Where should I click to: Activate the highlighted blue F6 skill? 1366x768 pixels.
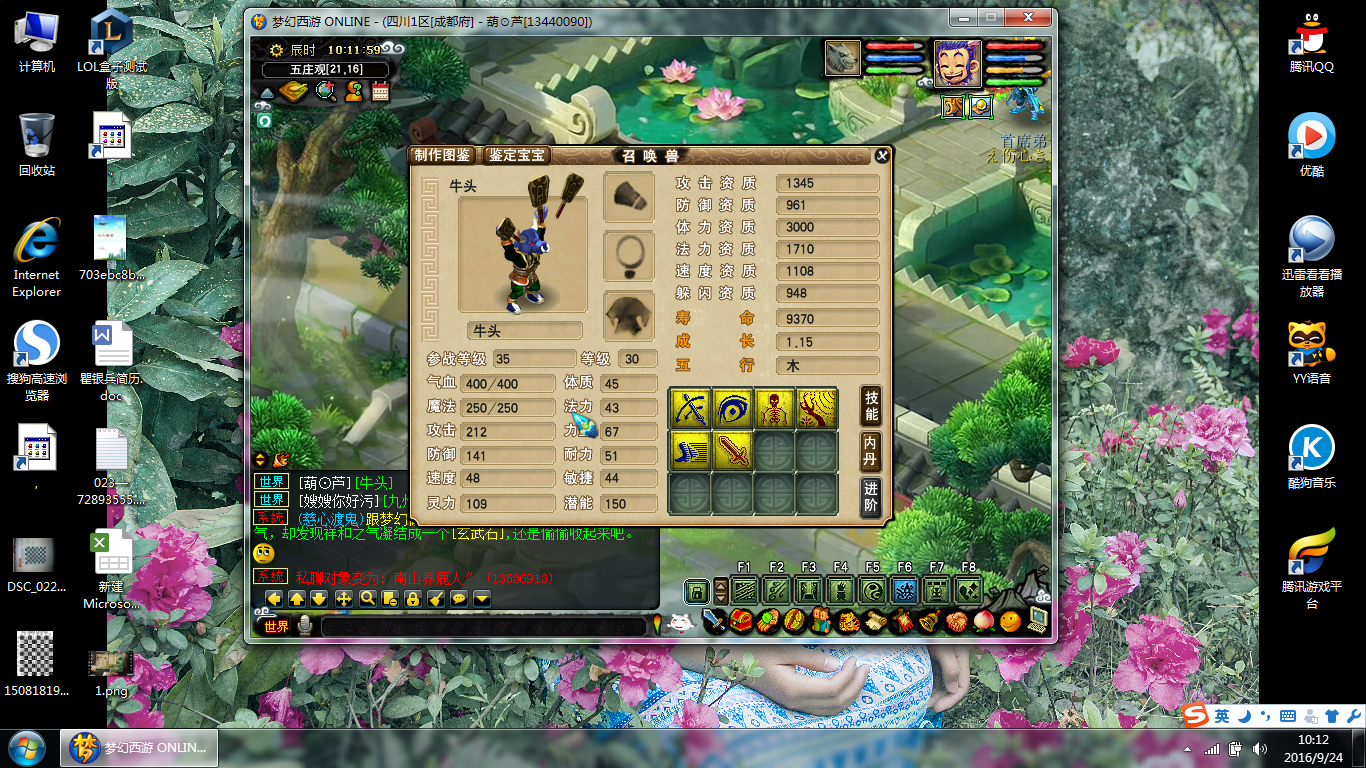[x=904, y=590]
